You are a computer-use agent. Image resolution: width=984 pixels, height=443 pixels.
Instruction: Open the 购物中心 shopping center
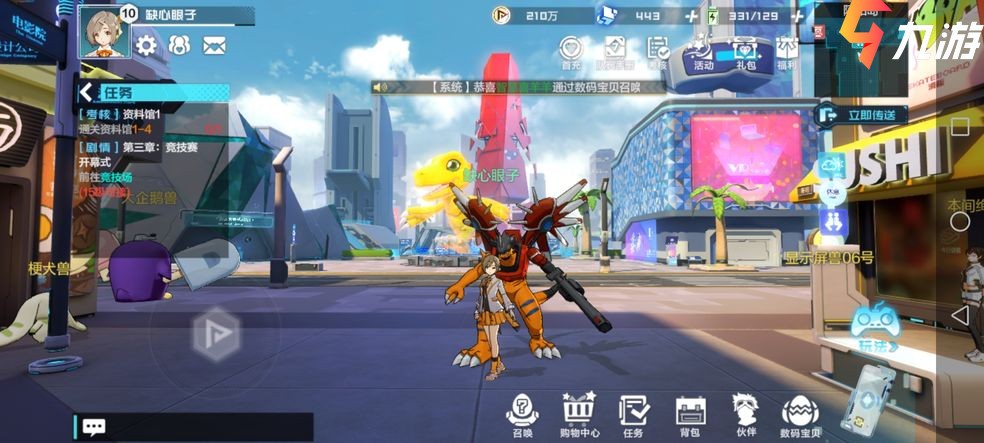coord(579,414)
